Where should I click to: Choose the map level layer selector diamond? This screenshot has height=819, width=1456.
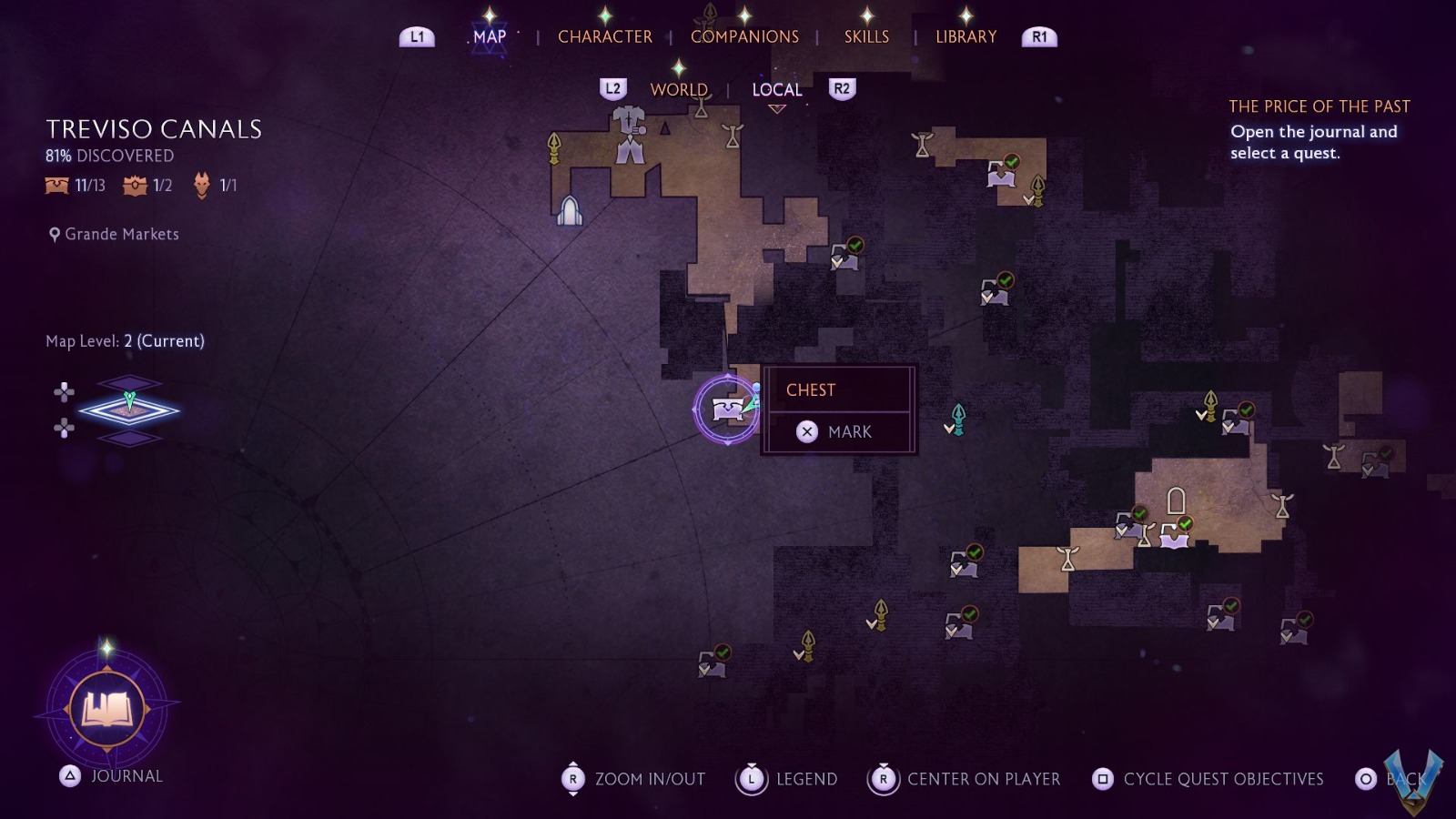(x=129, y=410)
